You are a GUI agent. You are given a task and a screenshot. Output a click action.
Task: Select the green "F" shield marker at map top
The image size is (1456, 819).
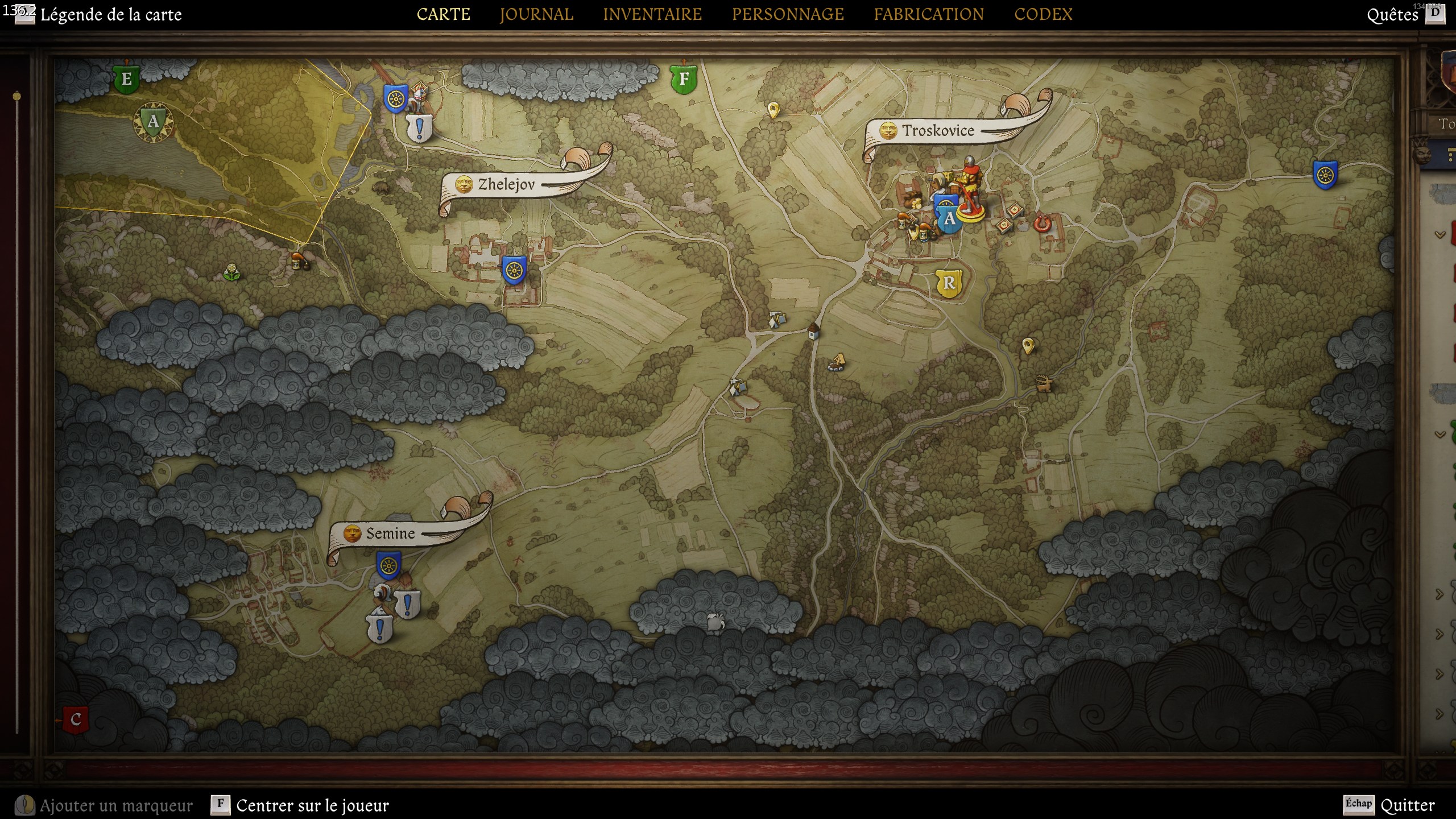point(684,80)
